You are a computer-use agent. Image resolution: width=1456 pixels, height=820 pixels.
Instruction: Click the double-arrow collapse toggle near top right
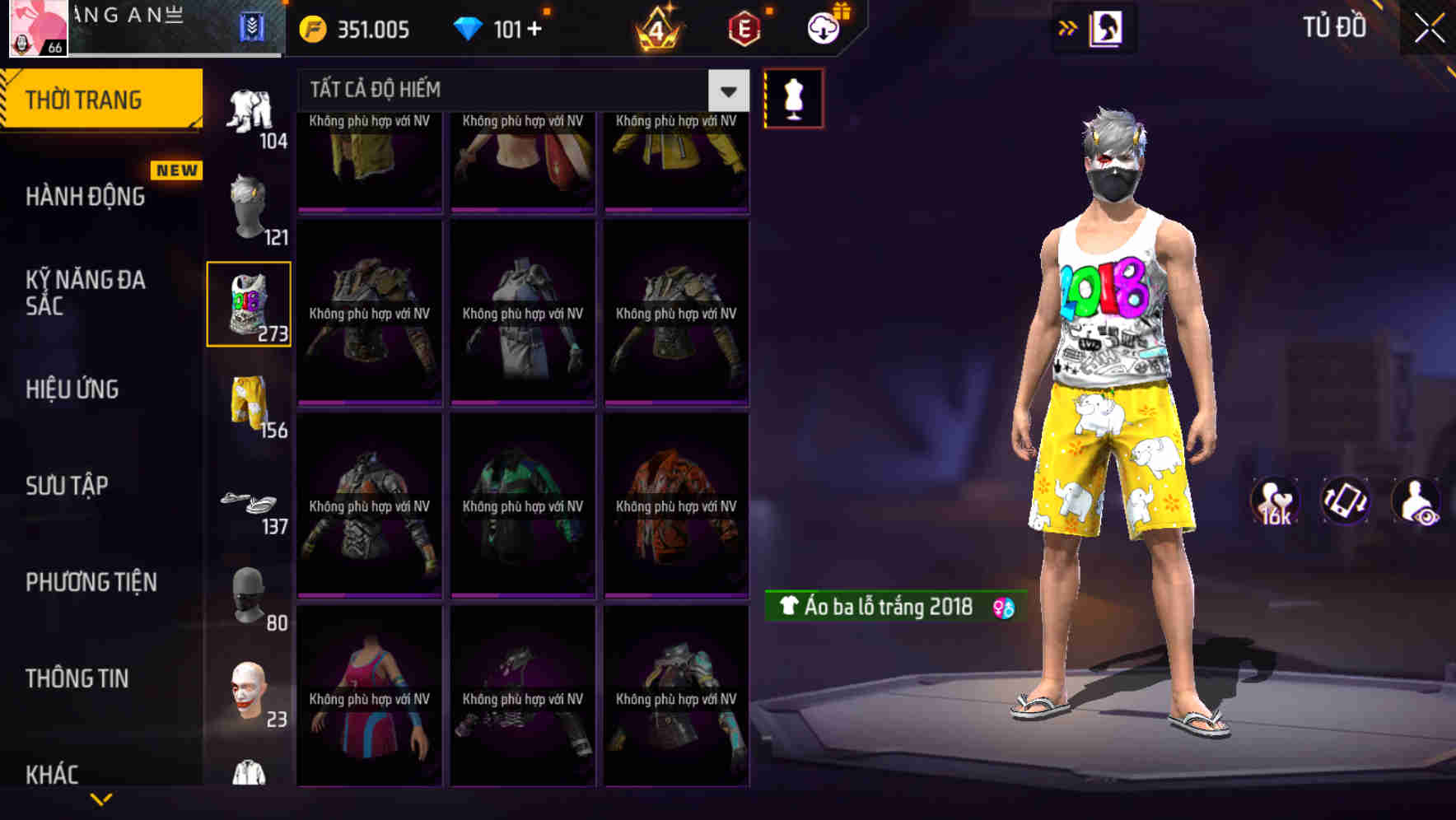[1068, 26]
